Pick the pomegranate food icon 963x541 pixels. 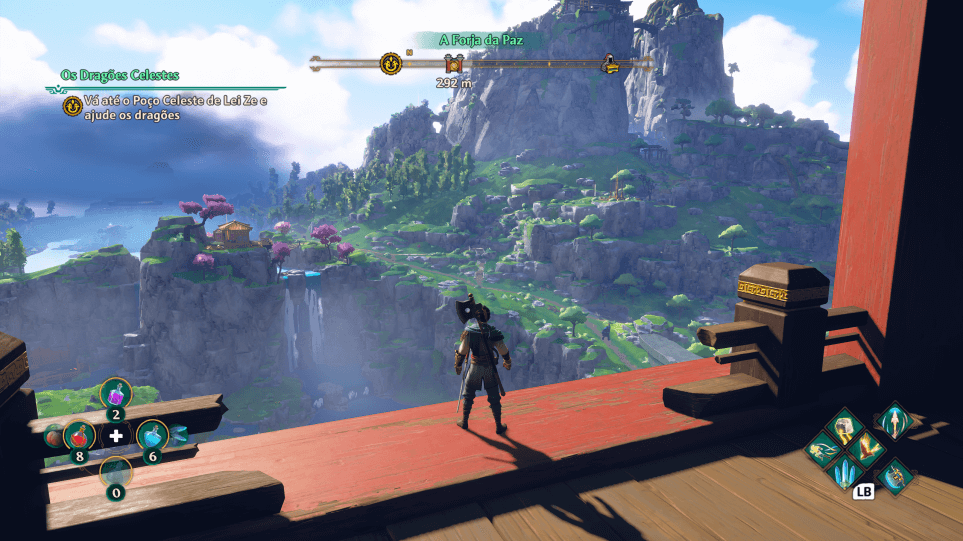52,436
